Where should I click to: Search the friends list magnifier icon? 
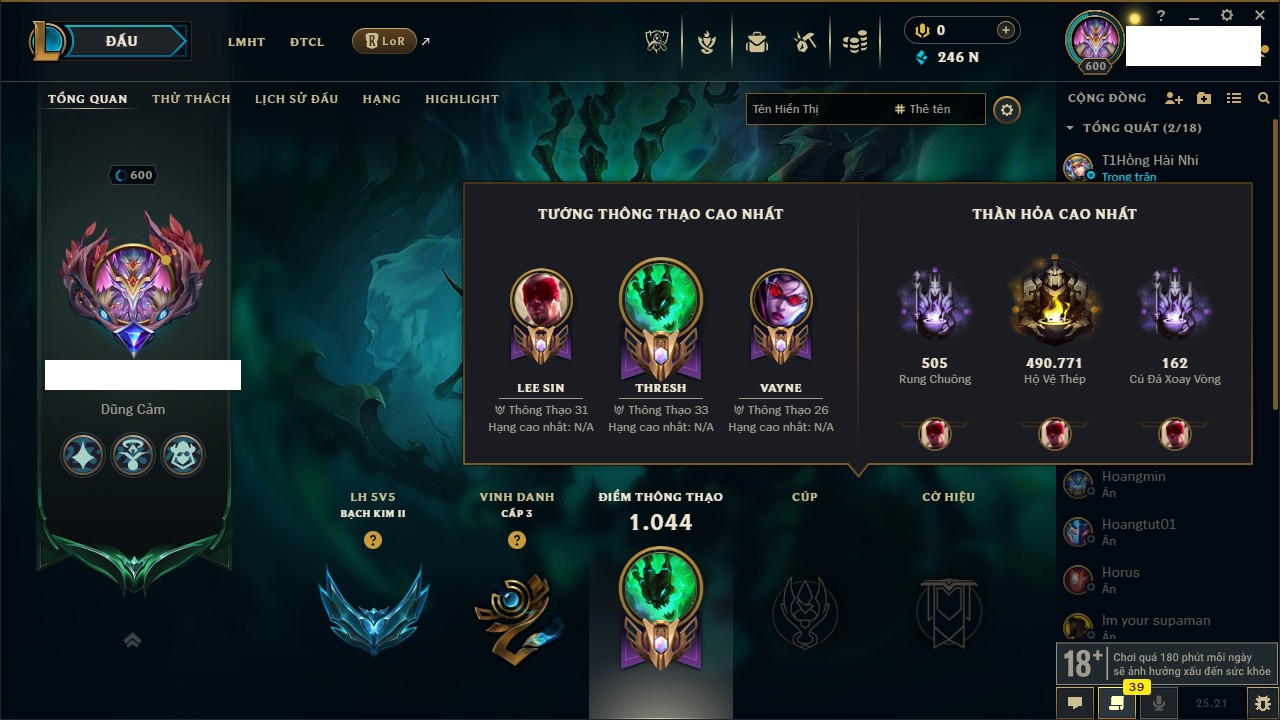(x=1264, y=98)
